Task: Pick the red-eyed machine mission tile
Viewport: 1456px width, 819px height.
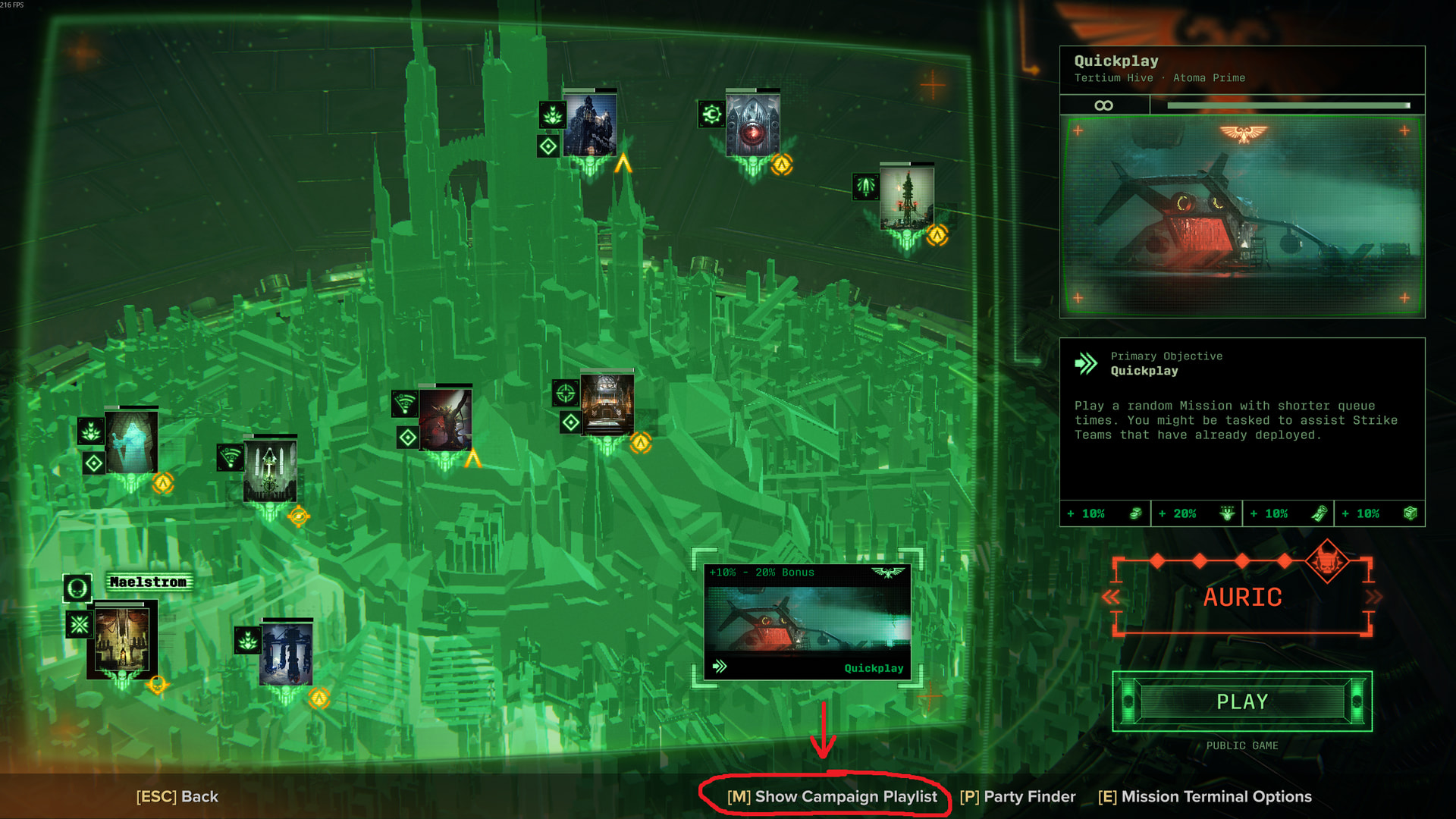Action: (752, 124)
